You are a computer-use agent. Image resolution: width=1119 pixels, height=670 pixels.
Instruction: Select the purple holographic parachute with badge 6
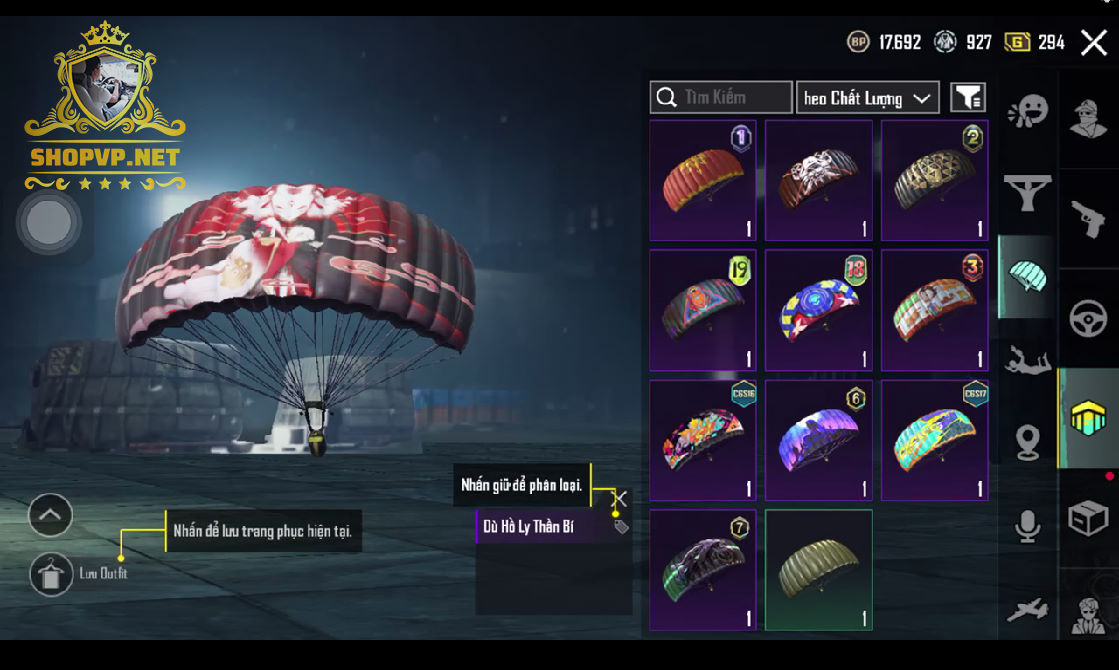819,440
